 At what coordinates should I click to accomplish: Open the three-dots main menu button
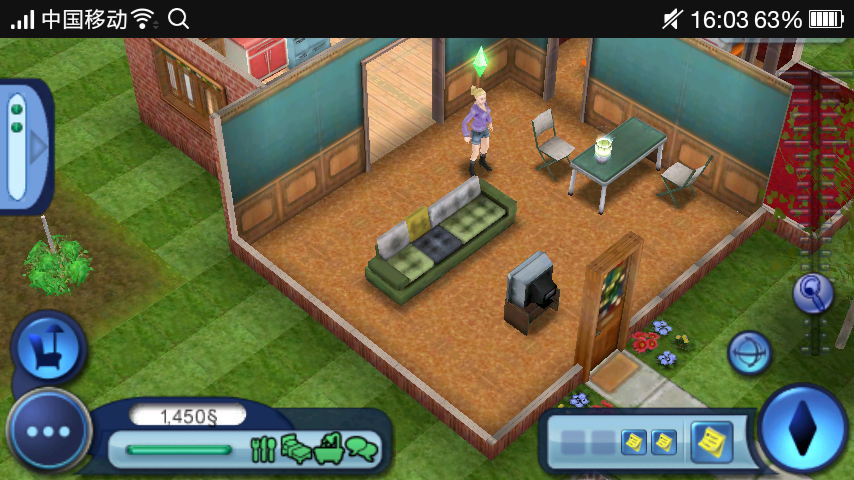click(x=48, y=432)
